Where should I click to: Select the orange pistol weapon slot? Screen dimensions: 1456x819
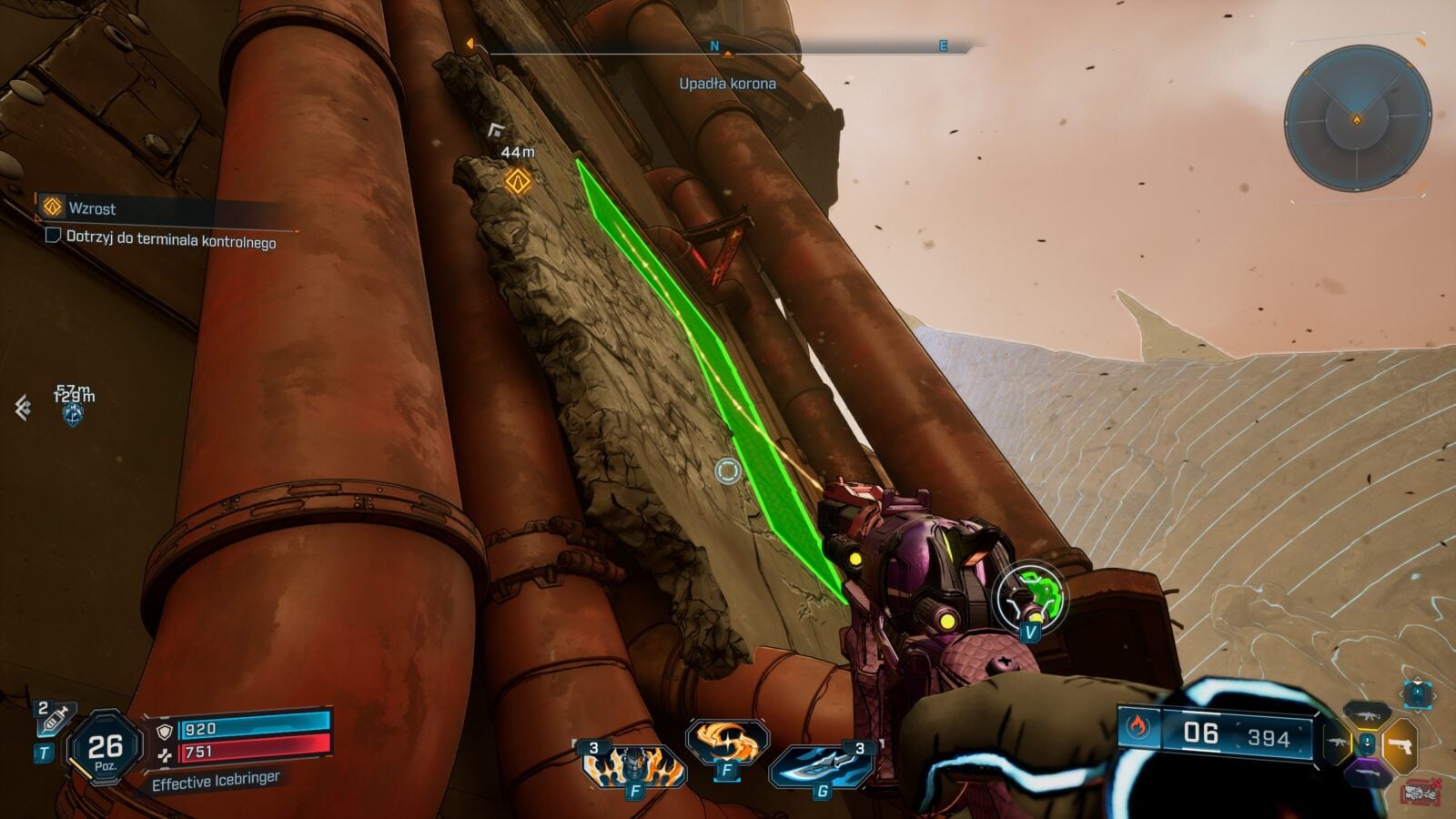[1400, 745]
